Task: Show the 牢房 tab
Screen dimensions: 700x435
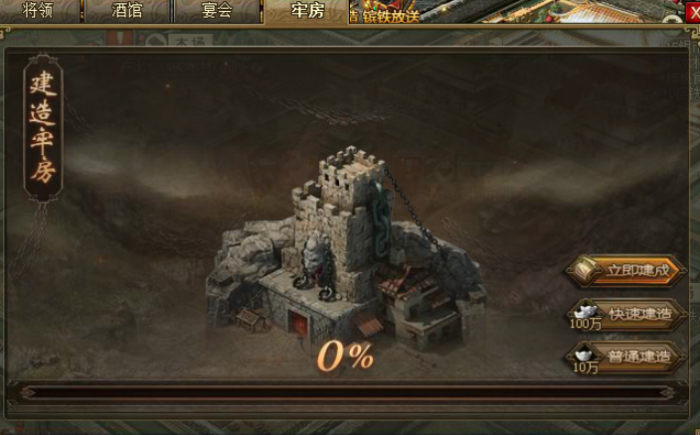Action: (306, 11)
